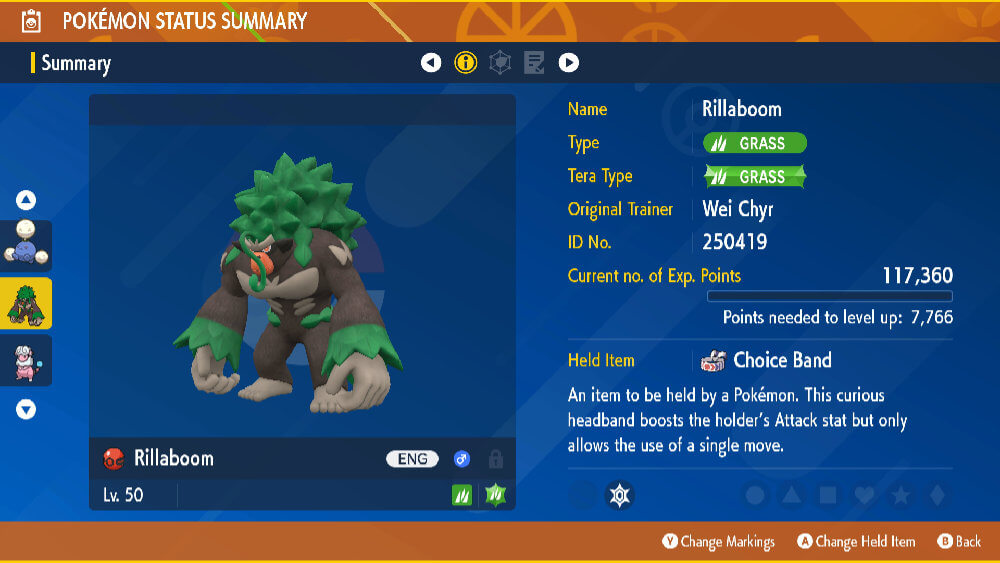This screenshot has height=563, width=1000.
Task: Select the Choice Band held item
Action: (781, 360)
